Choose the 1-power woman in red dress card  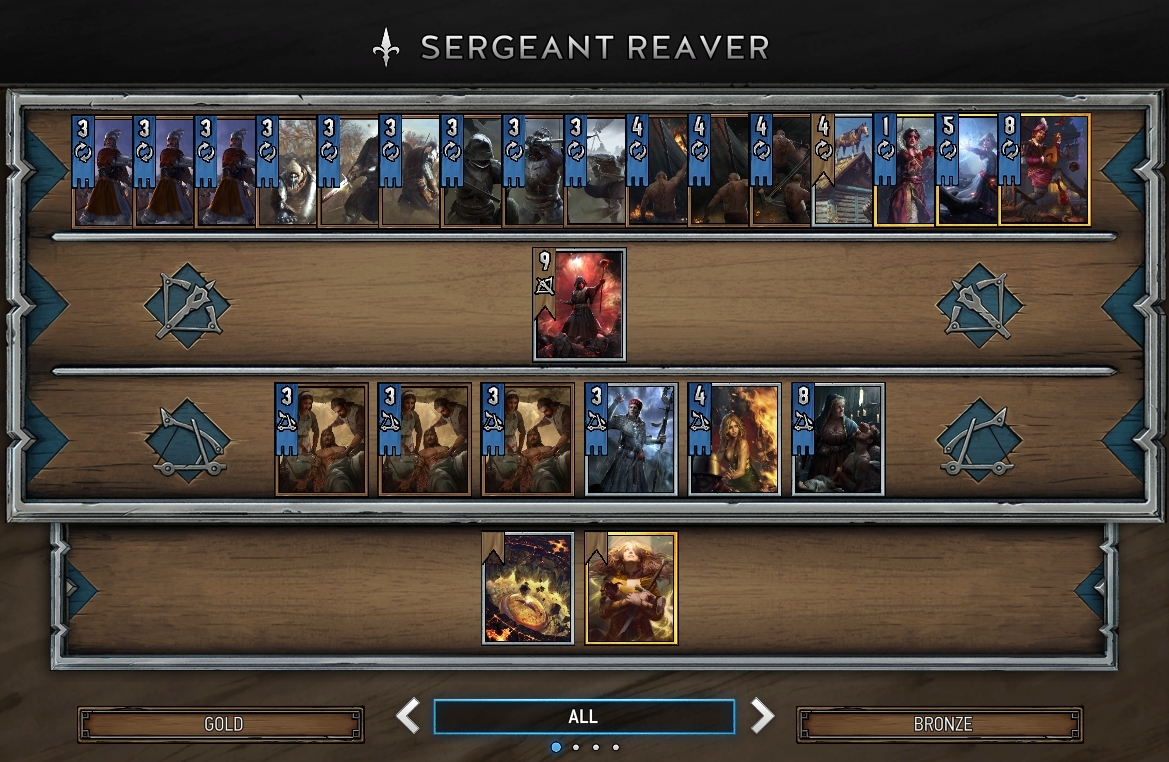(x=905, y=170)
